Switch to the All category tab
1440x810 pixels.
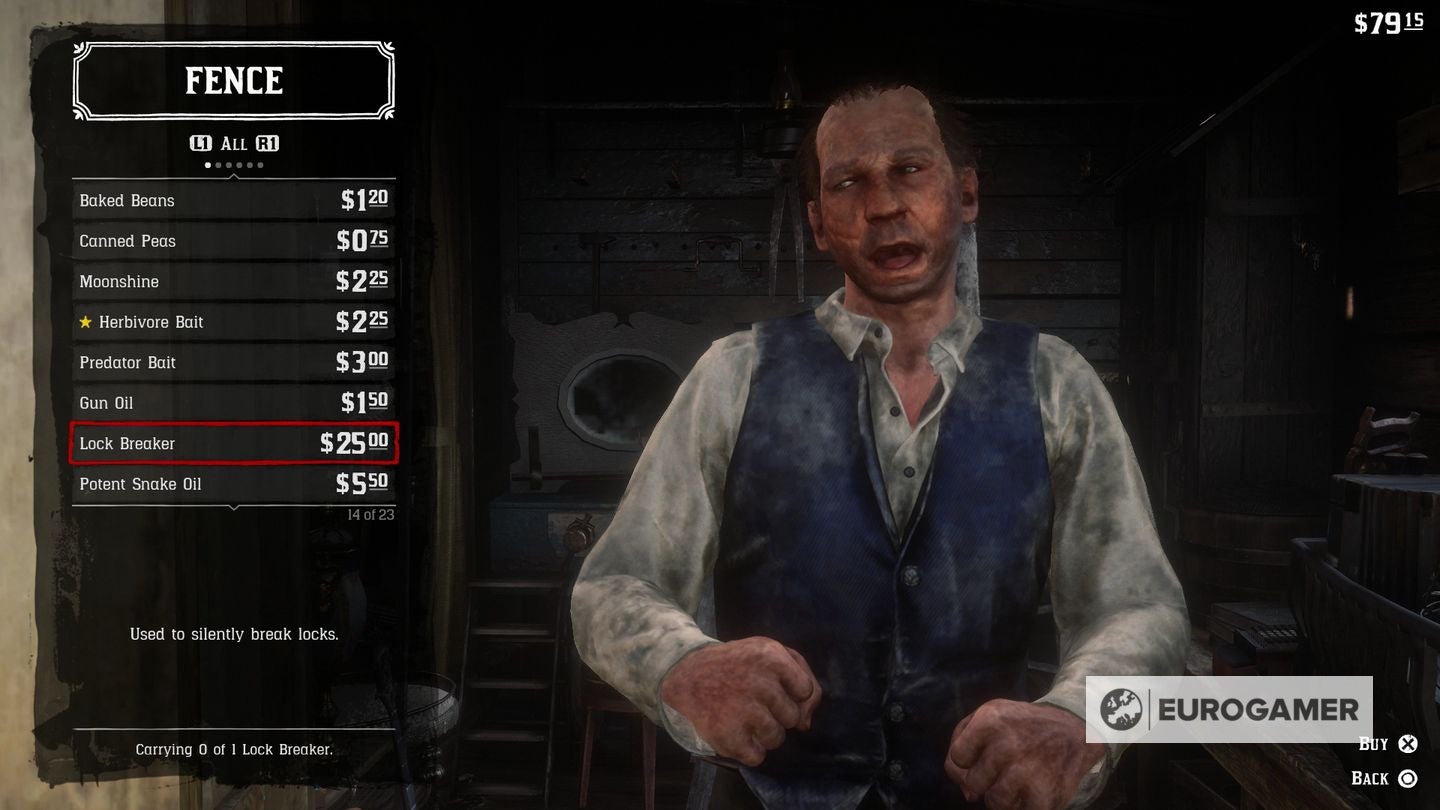point(233,143)
